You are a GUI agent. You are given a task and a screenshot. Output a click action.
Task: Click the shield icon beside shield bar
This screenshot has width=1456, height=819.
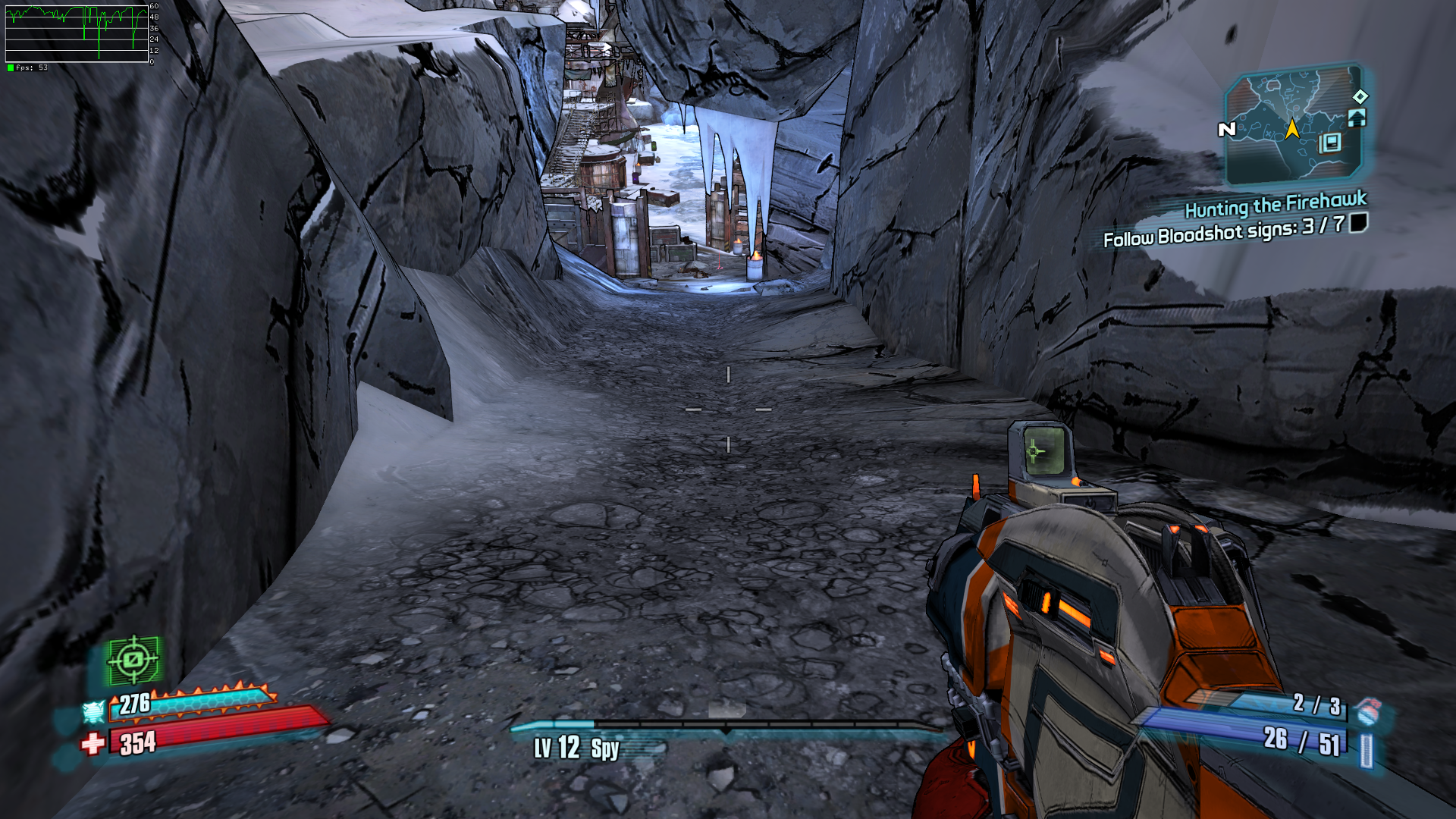click(x=93, y=711)
